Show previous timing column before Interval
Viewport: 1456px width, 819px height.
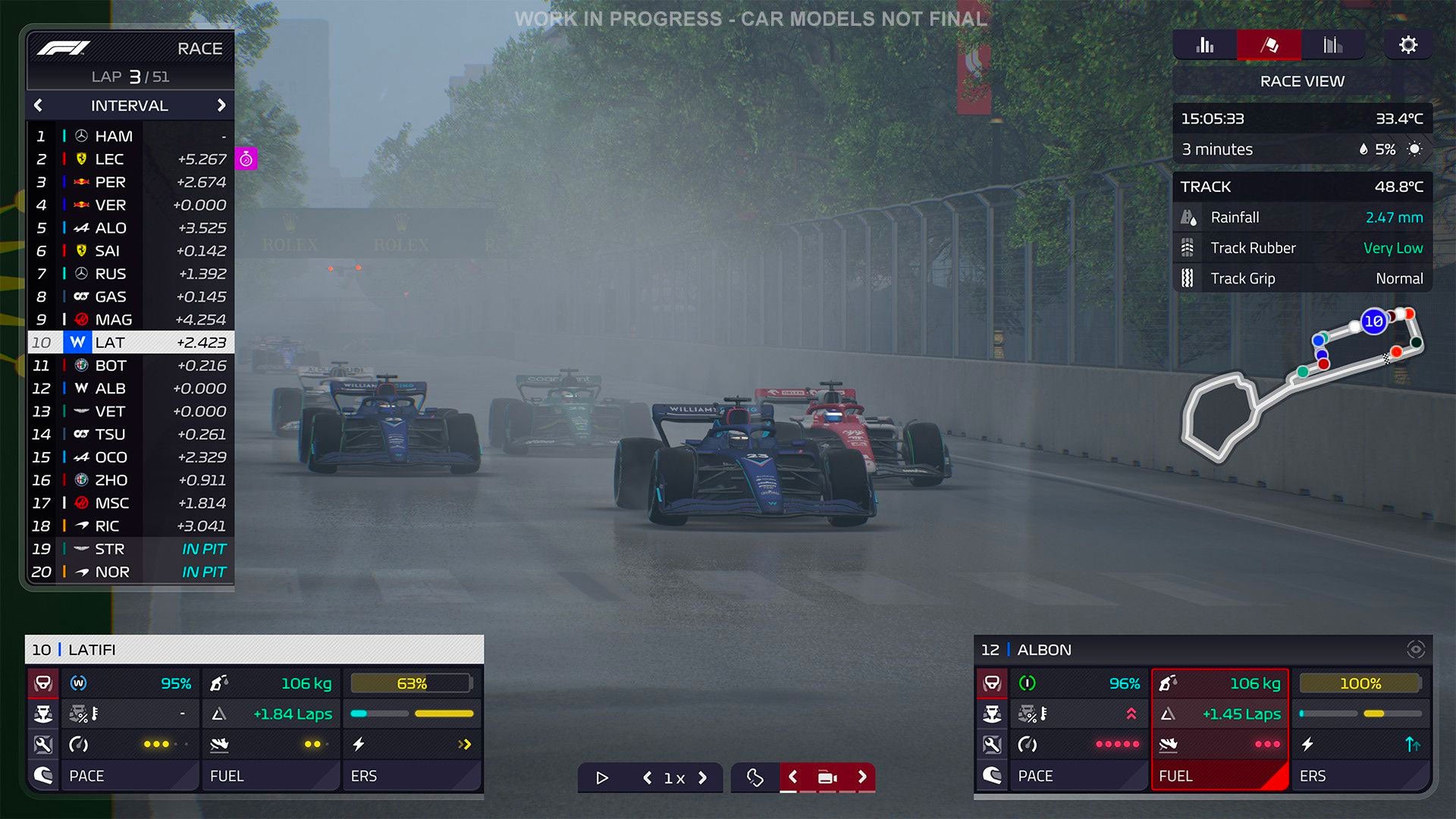(x=39, y=105)
